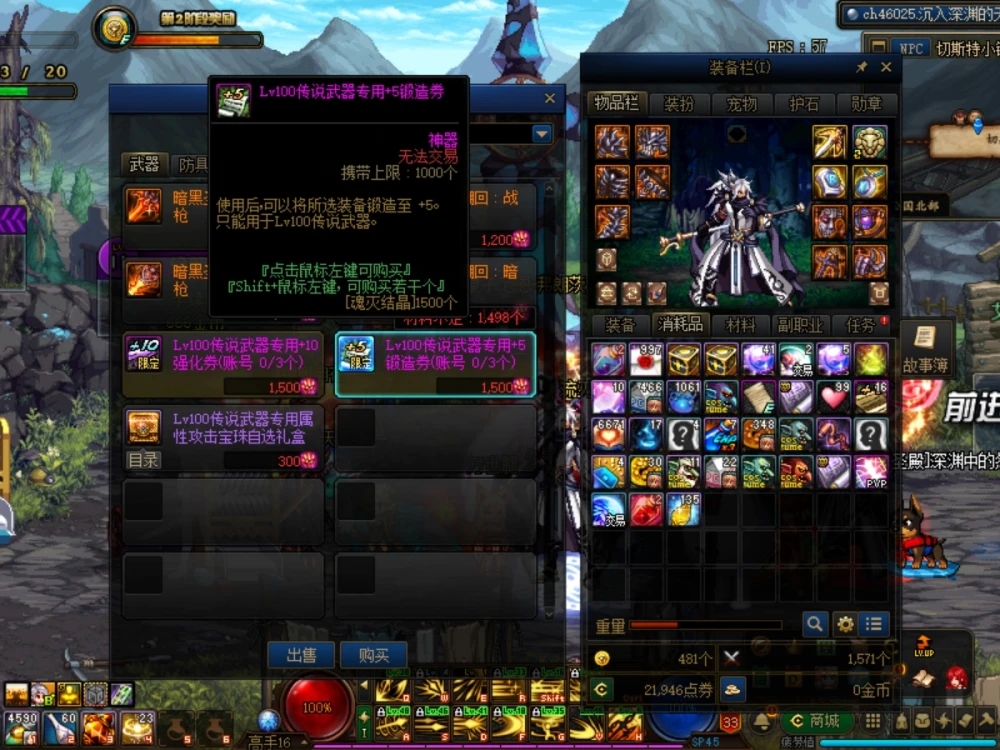Switch to the 装扮 tab
The height and width of the screenshot is (750, 1000).
click(x=679, y=103)
